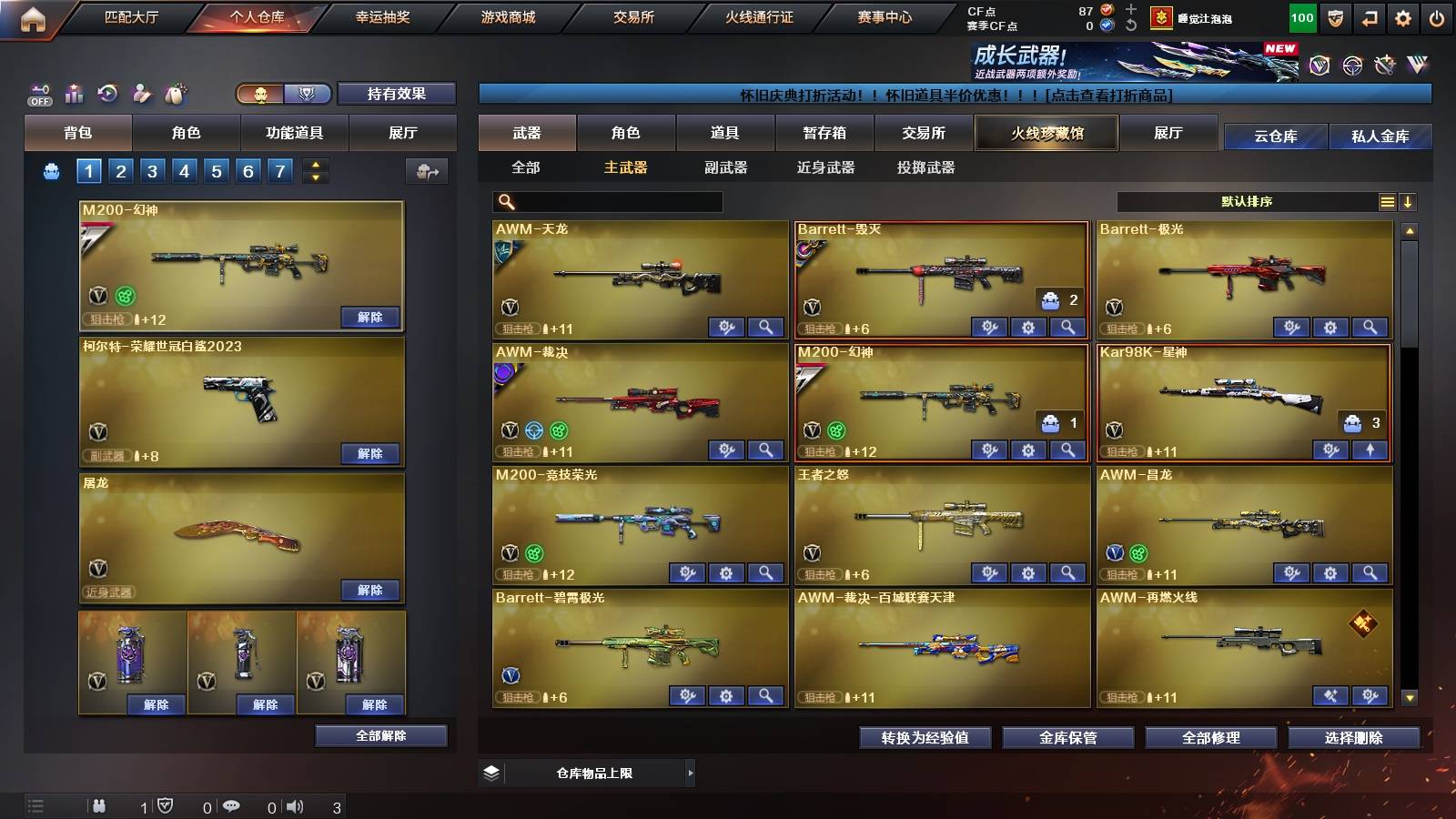Open the 默认排序 sort dropdown

[1247, 201]
